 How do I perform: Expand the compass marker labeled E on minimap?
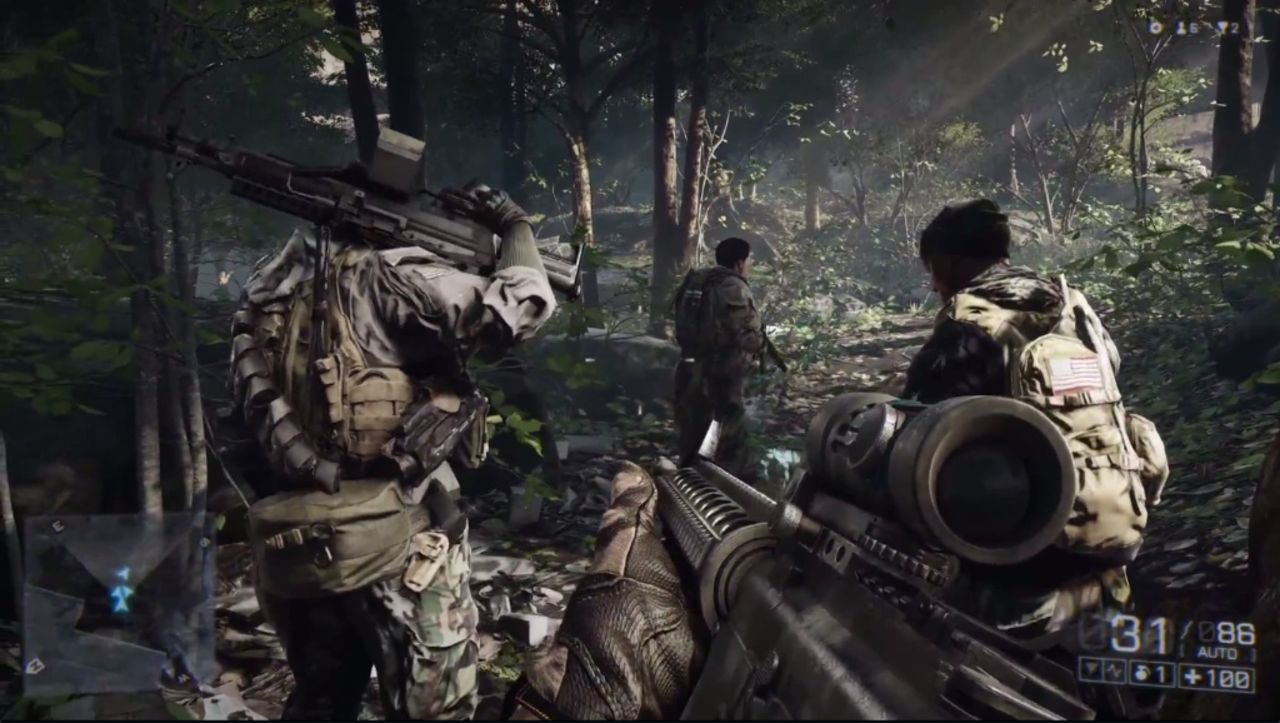pyautogui.click(x=58, y=524)
